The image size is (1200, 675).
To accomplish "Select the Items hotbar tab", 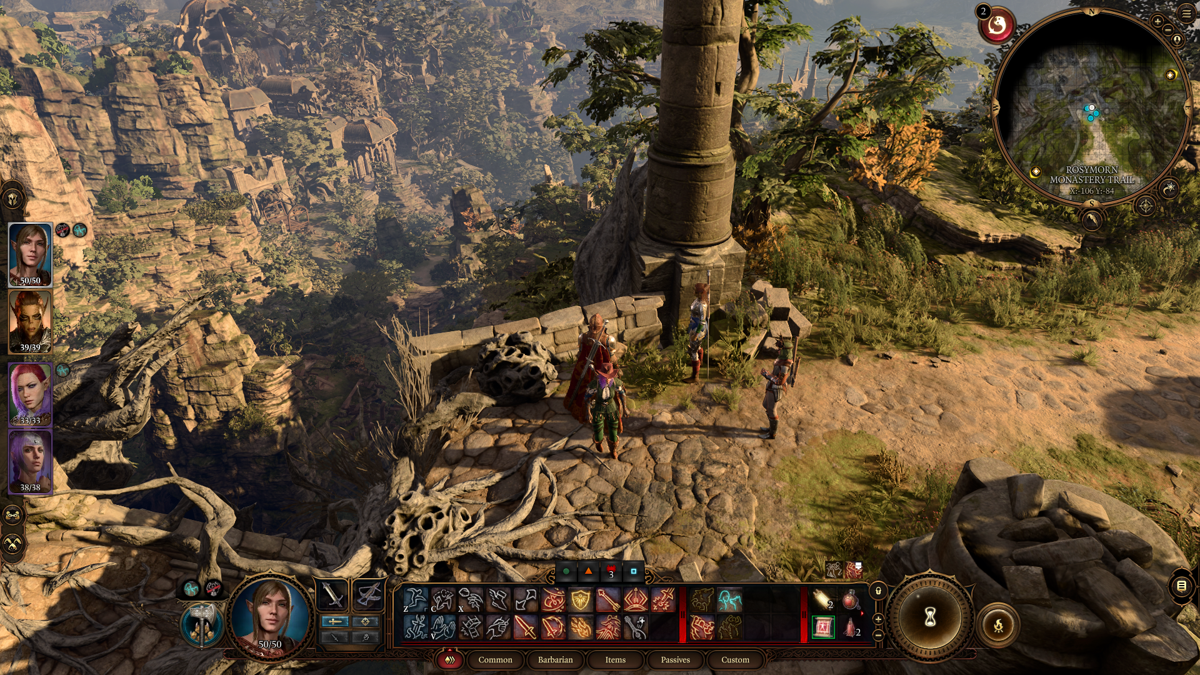I will (615, 660).
